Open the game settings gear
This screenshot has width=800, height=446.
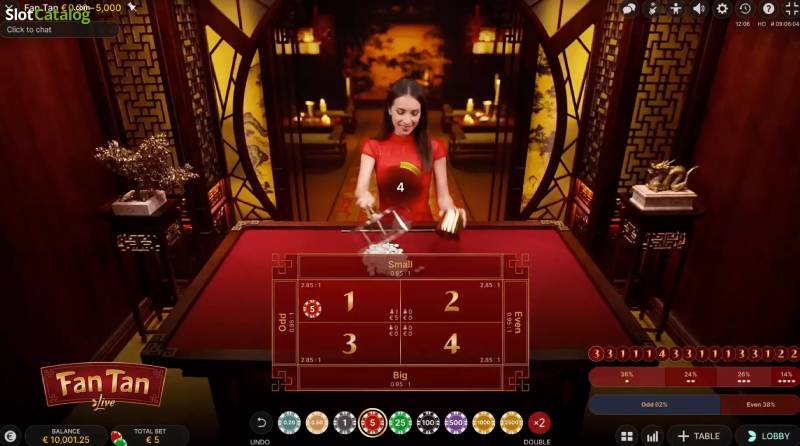pyautogui.click(x=722, y=9)
